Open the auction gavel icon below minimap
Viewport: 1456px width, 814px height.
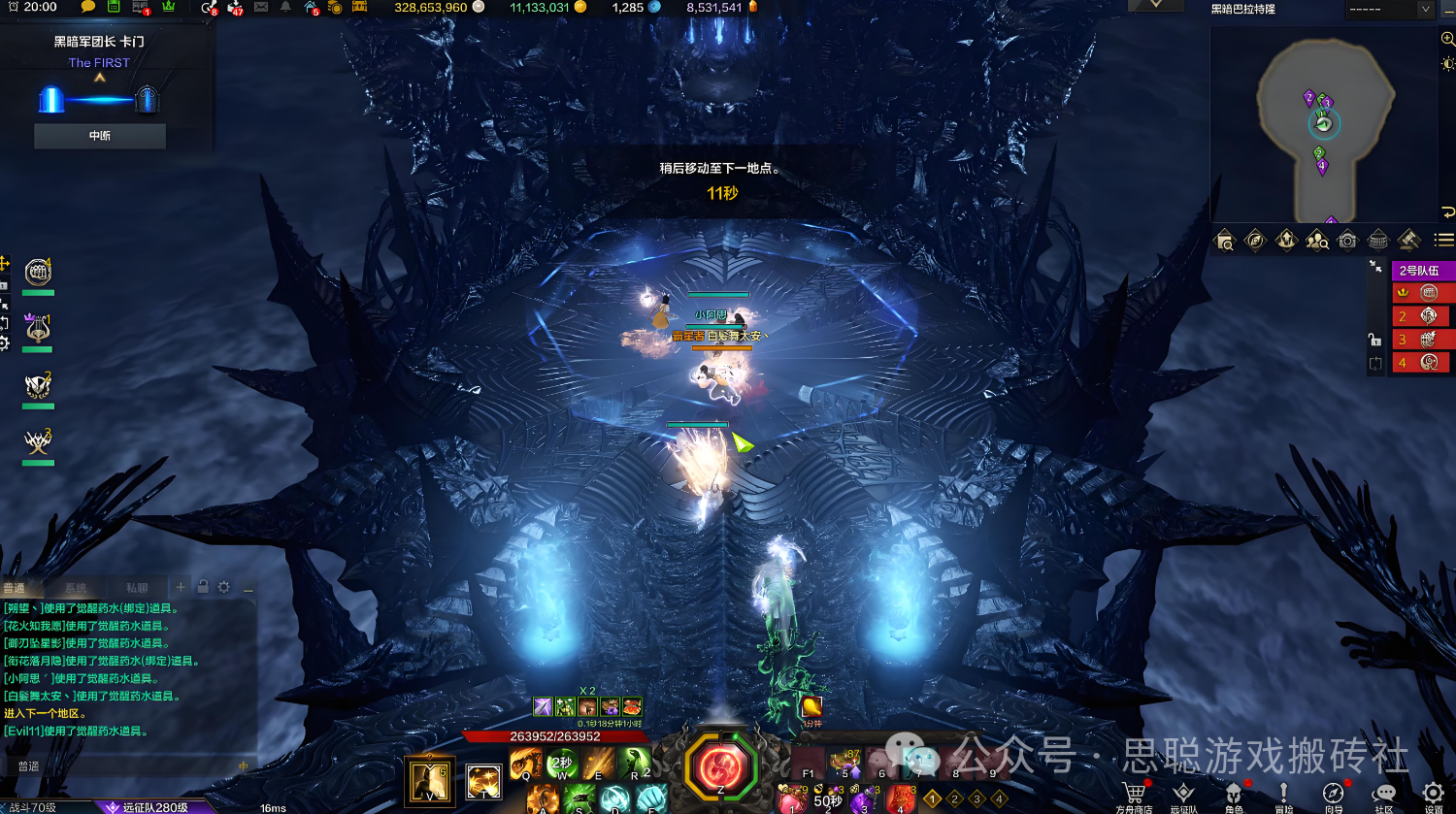click(1409, 241)
